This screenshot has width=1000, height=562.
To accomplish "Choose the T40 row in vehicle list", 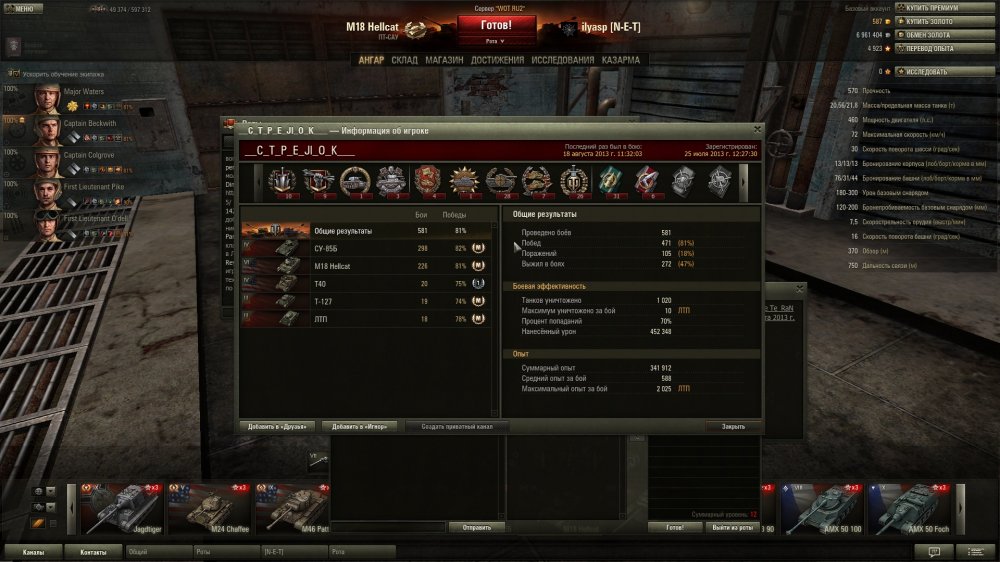I will pyautogui.click(x=366, y=283).
